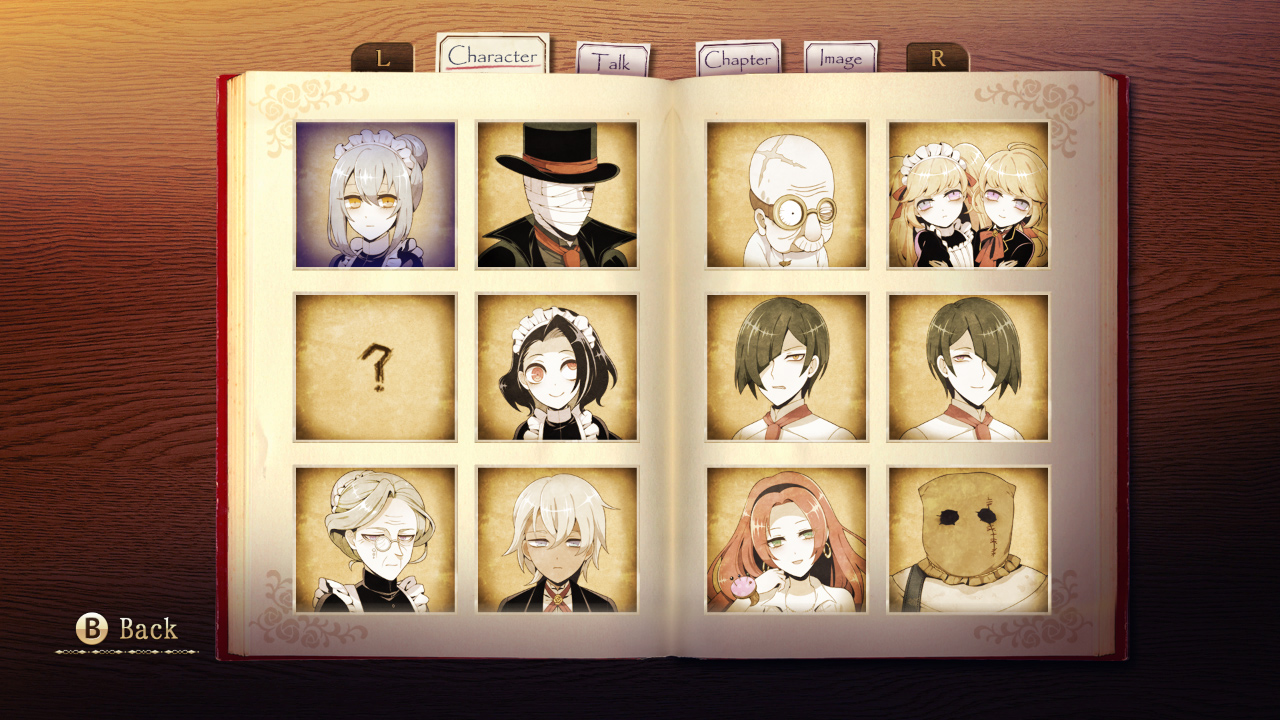Open the bandaged man in top hat's profile
Screen dimensions: 1280x720
click(x=557, y=195)
